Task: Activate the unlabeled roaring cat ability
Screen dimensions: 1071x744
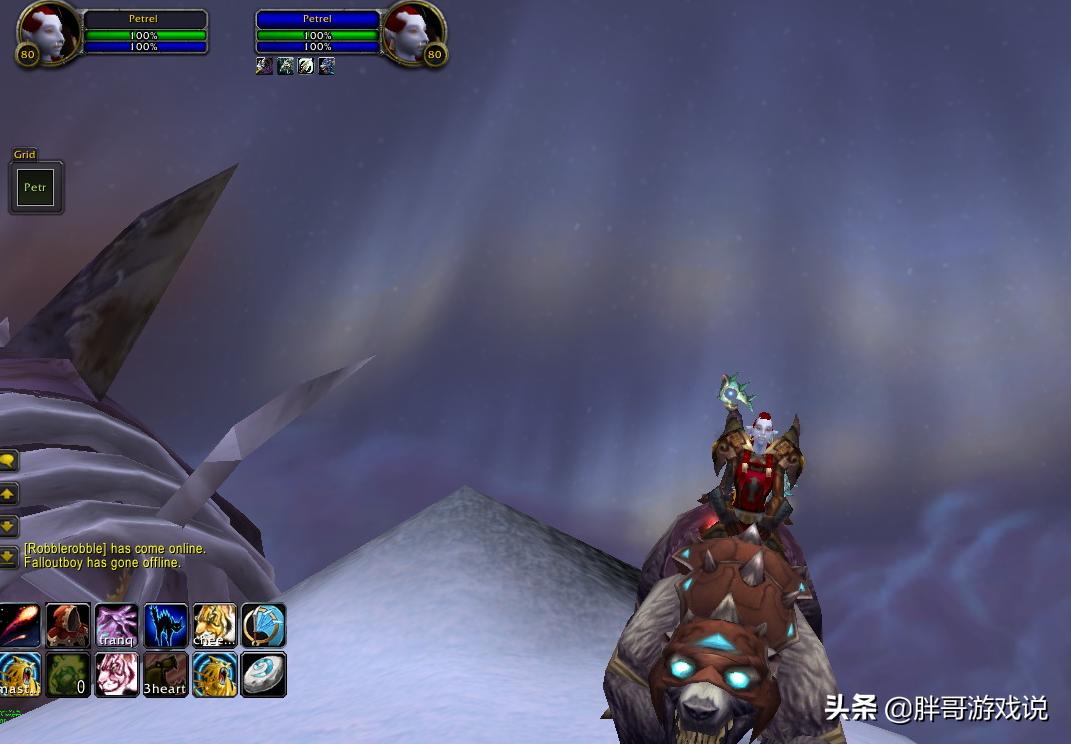Action: click(x=215, y=675)
